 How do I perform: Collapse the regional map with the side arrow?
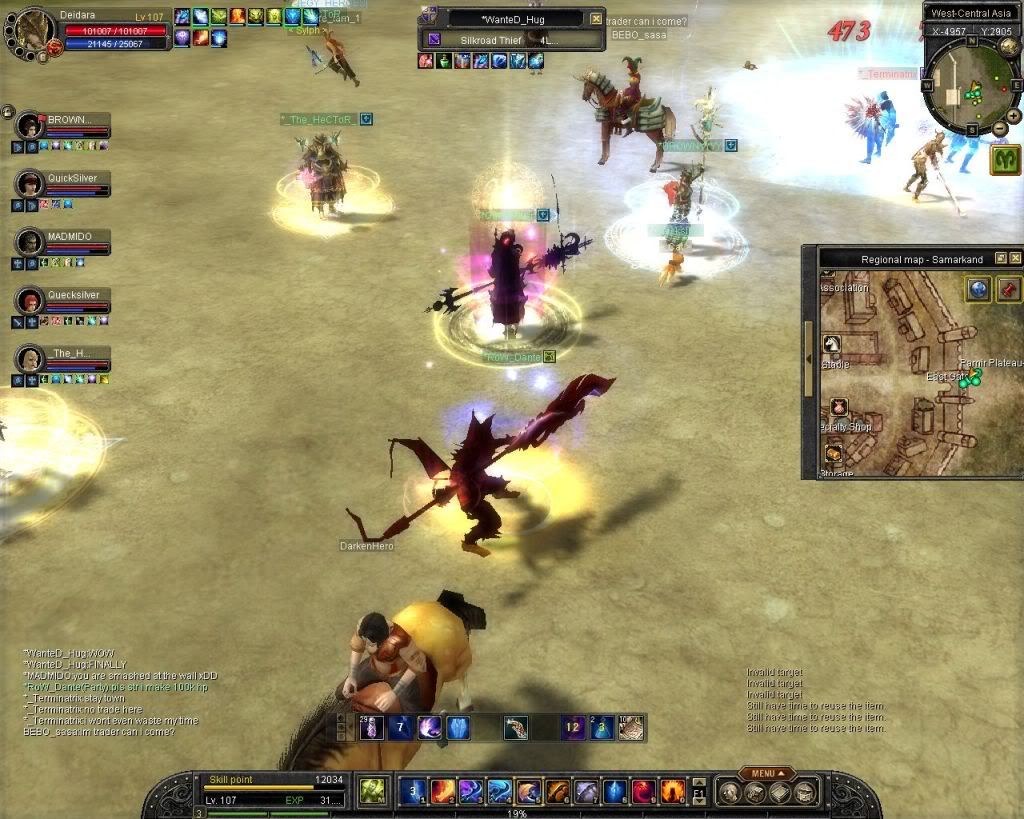(808, 358)
